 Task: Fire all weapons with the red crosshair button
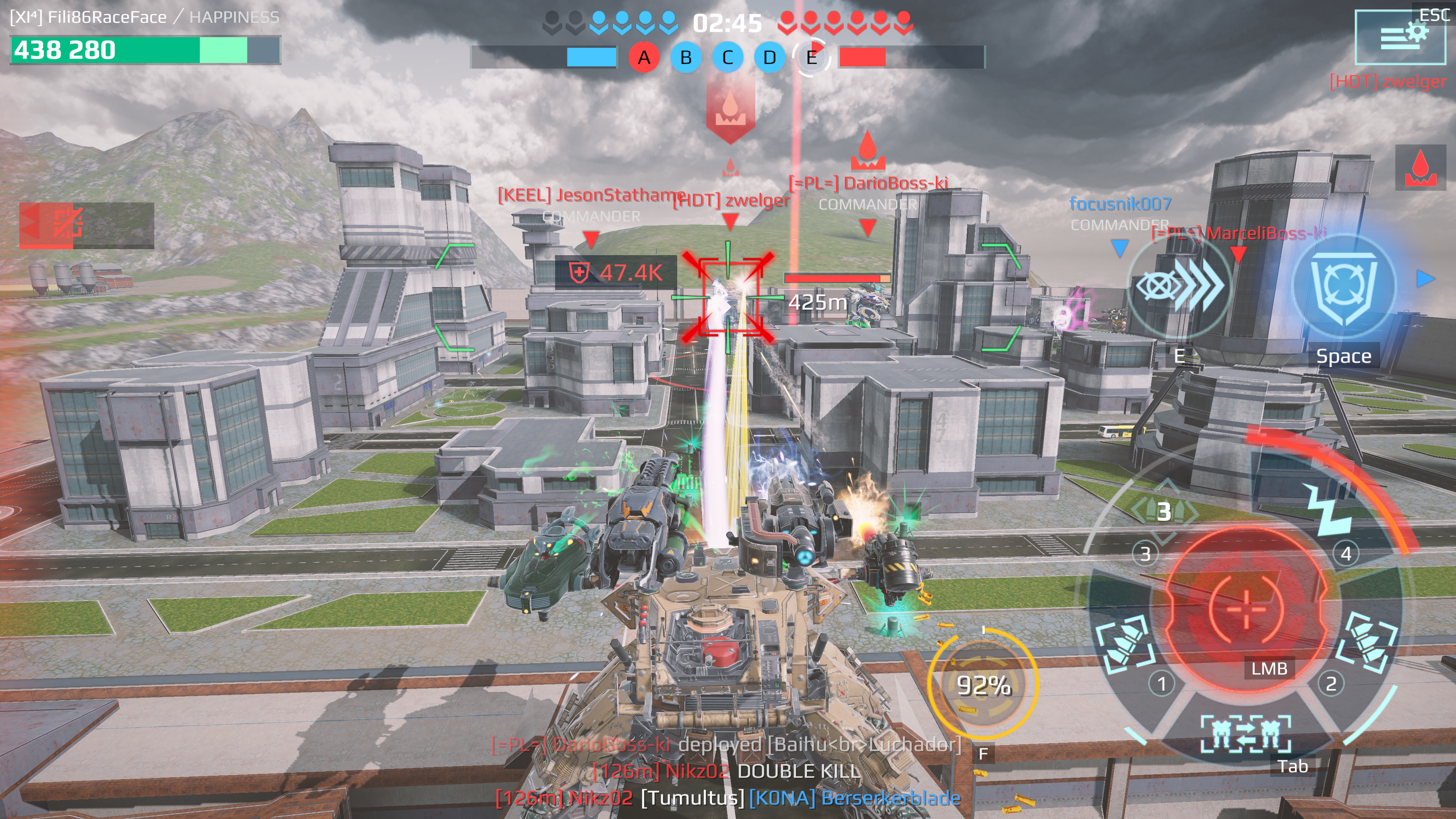tap(1246, 609)
